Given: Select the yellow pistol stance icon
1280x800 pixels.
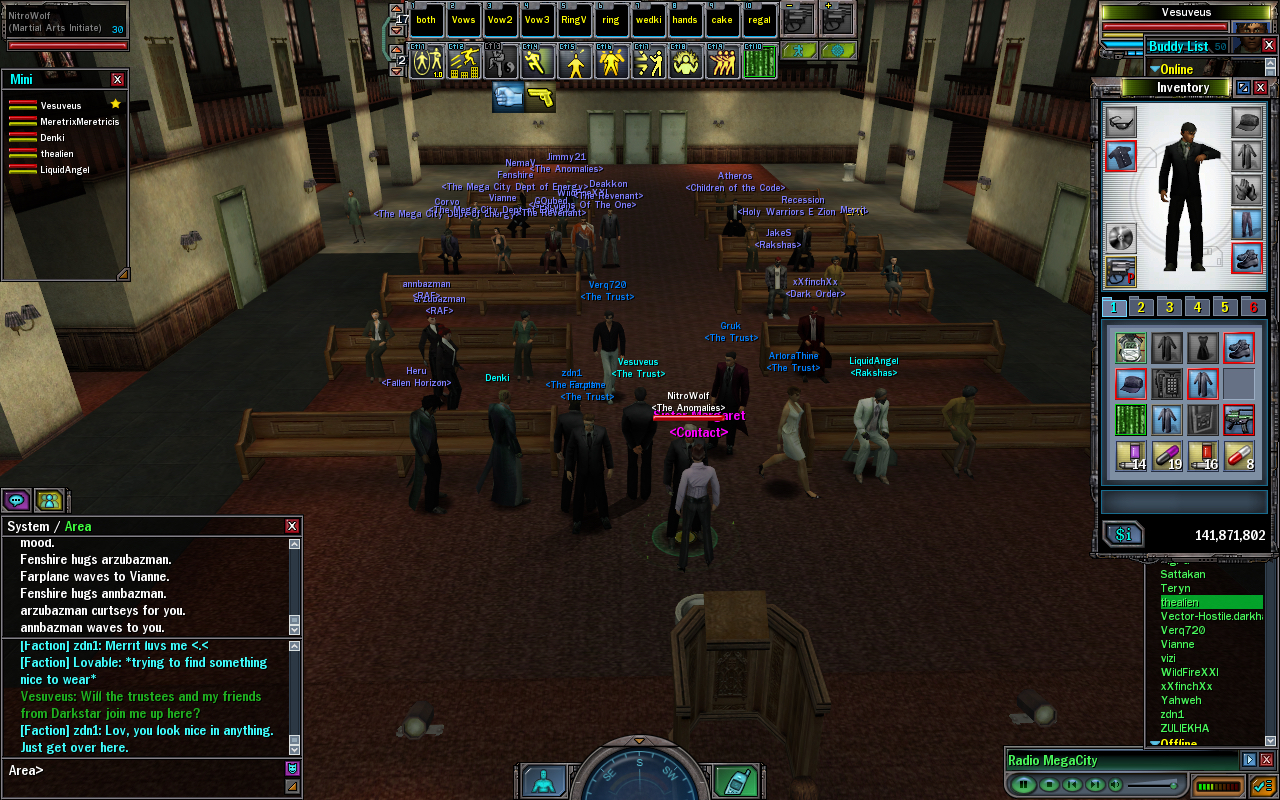Looking at the screenshot, I should [x=541, y=97].
